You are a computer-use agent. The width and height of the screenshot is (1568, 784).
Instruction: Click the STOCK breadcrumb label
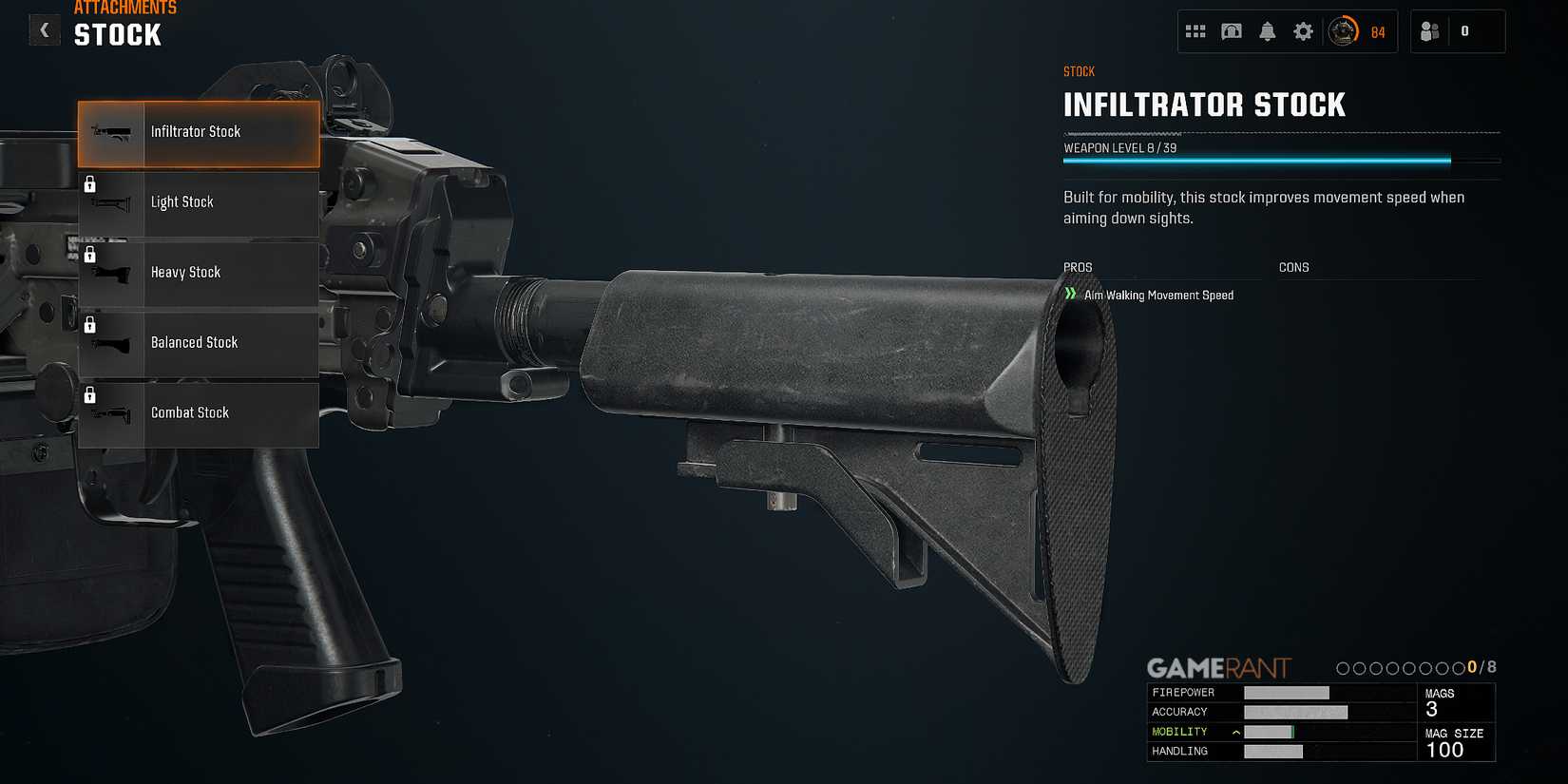(x=1079, y=70)
